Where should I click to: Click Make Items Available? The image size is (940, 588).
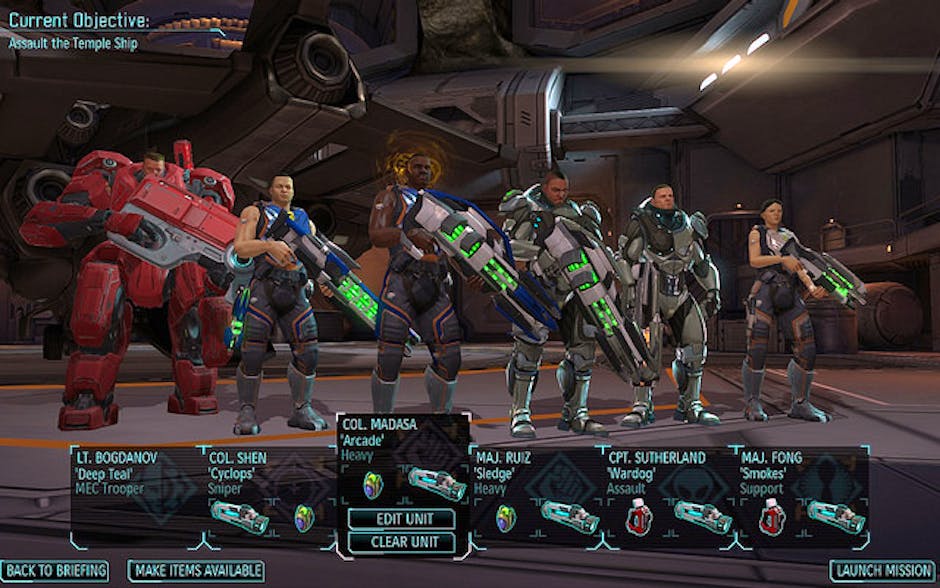click(x=196, y=571)
